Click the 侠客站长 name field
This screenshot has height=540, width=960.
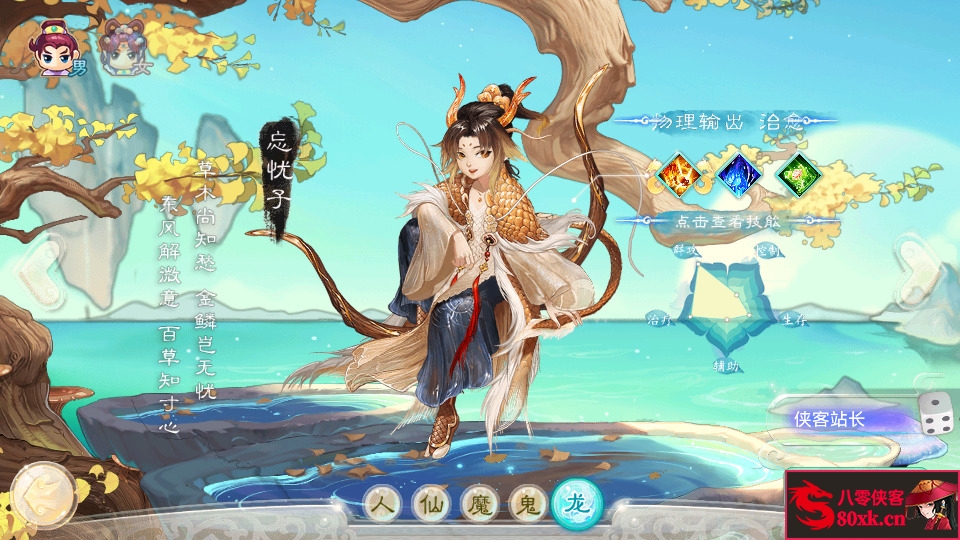click(x=840, y=419)
